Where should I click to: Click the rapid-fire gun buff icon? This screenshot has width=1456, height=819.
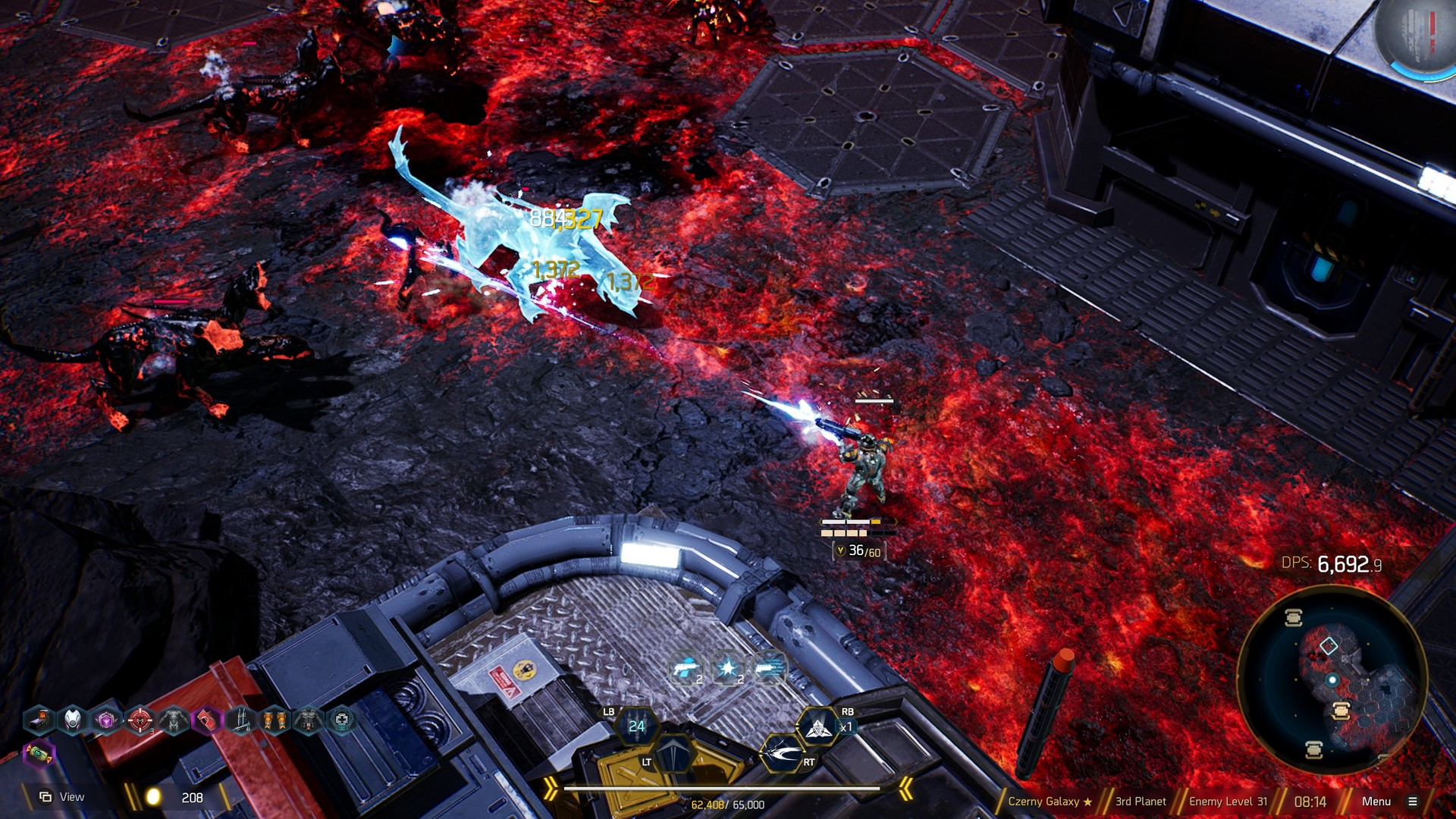click(x=768, y=668)
